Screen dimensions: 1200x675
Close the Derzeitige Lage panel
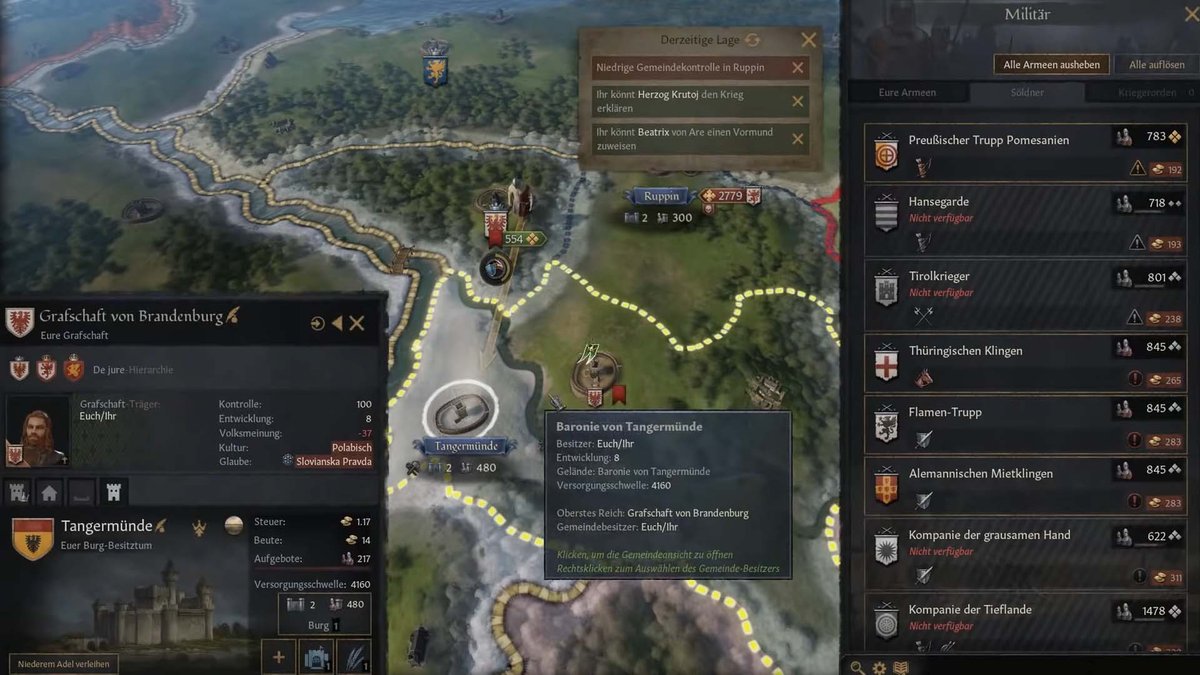tap(809, 40)
